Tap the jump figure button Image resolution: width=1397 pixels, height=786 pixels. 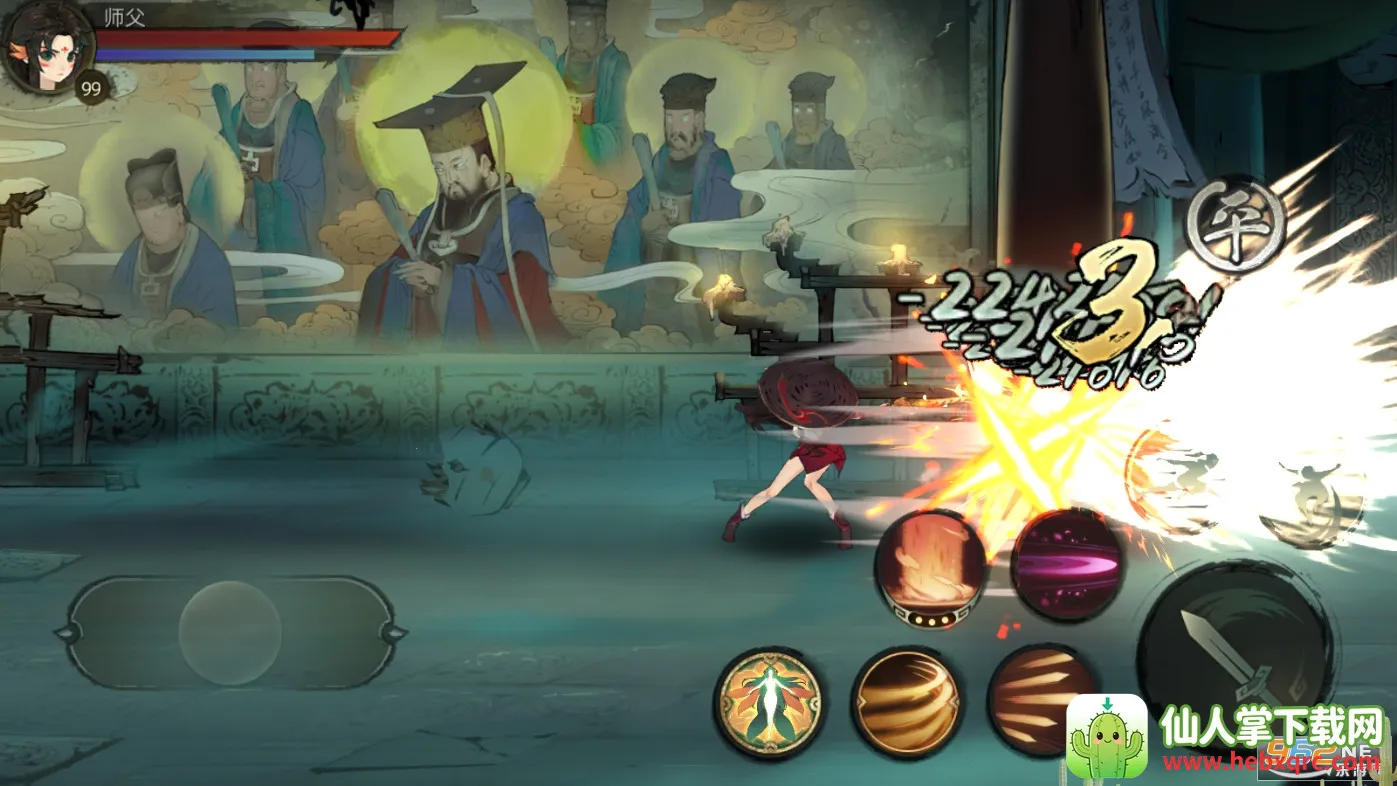pyautogui.click(x=1312, y=500)
